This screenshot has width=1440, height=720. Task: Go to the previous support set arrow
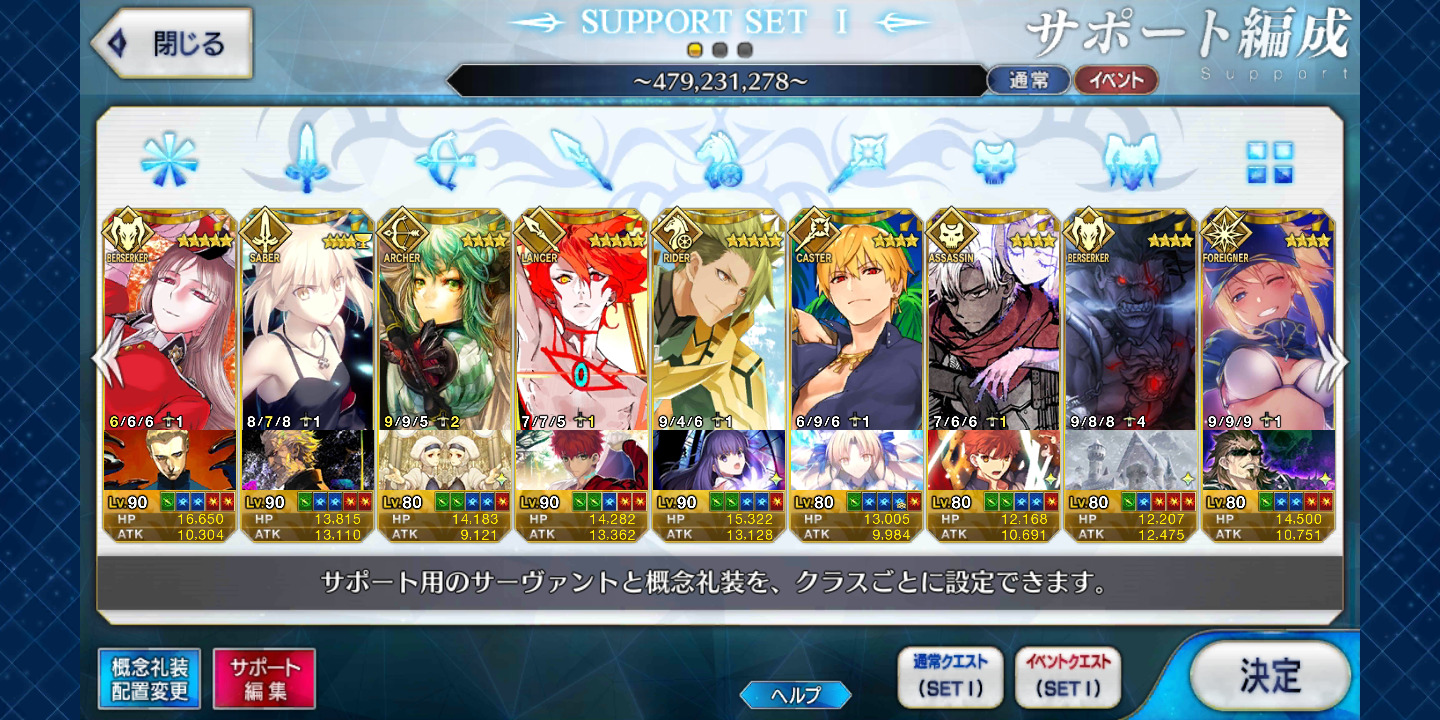104,360
